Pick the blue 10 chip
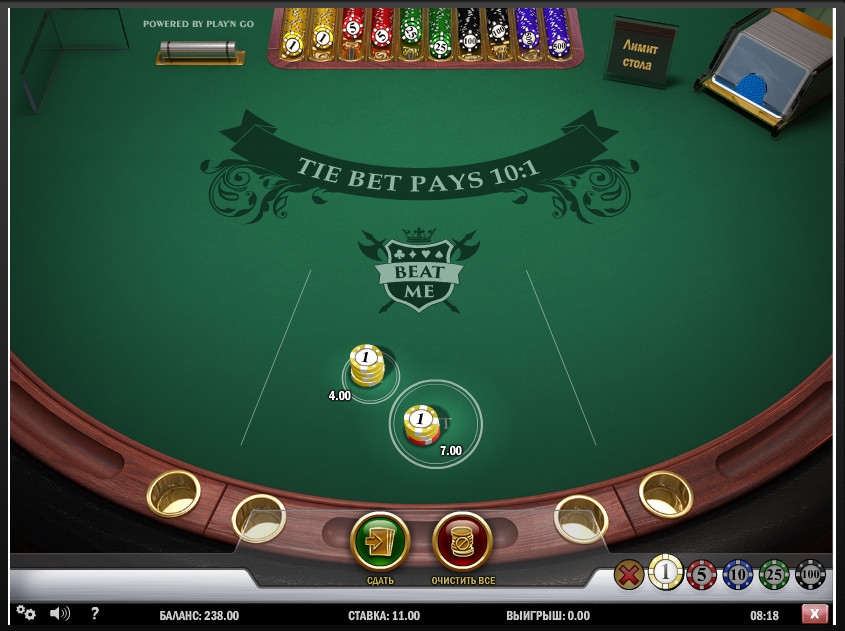The width and height of the screenshot is (845, 631). pyautogui.click(x=738, y=574)
